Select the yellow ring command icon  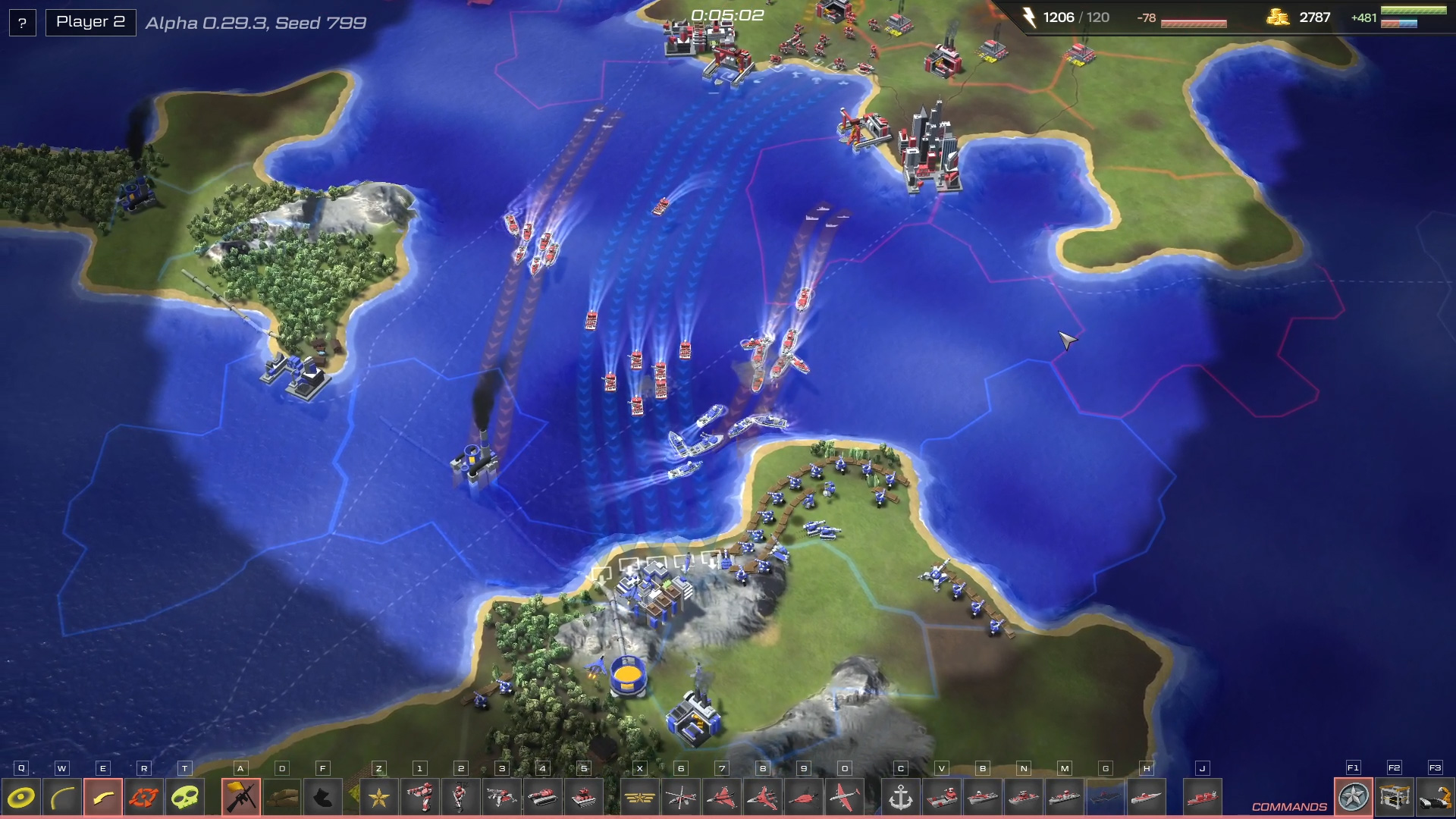coord(21,798)
